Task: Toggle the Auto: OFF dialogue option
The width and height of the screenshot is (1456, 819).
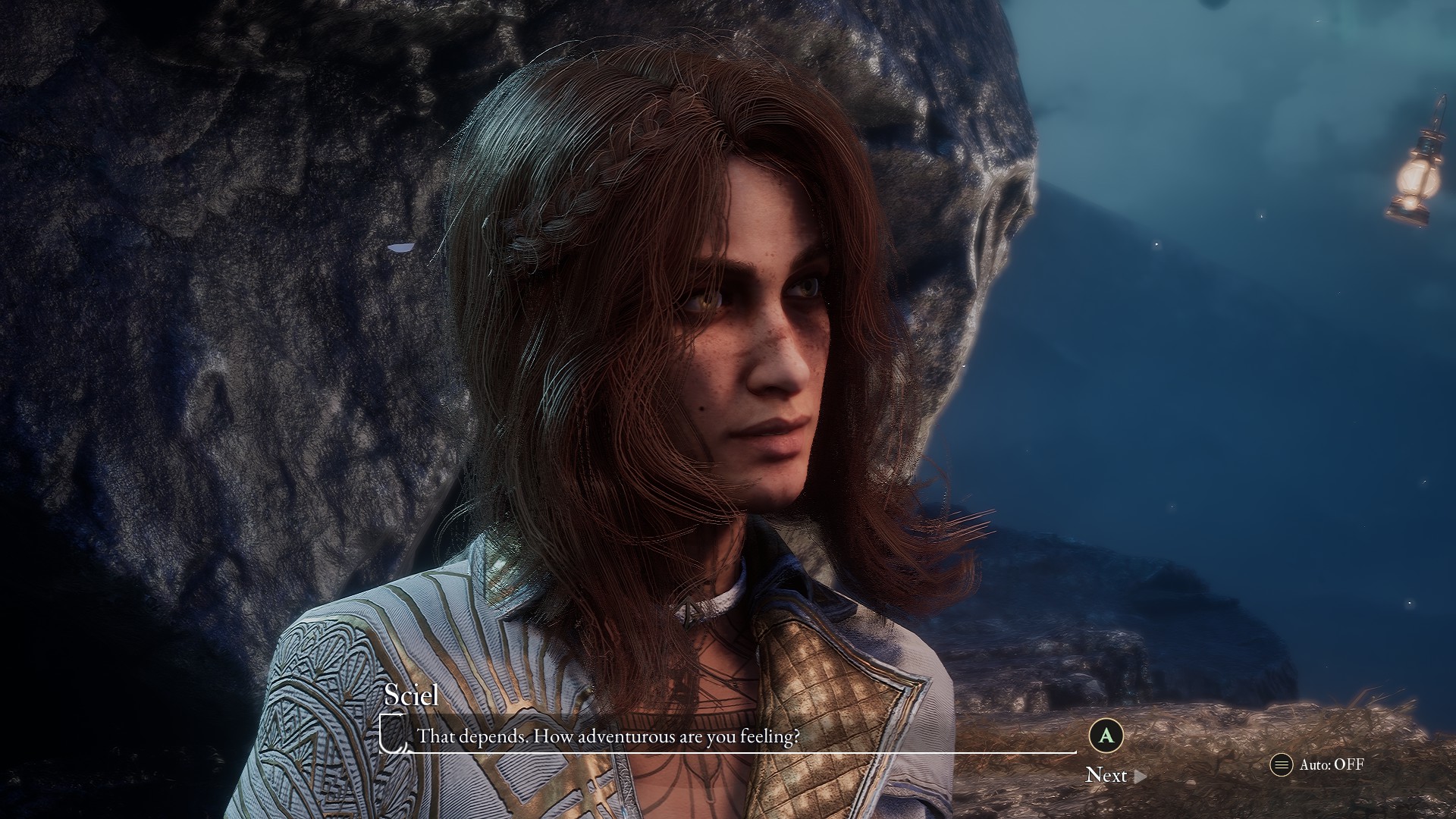Action: point(1318,764)
